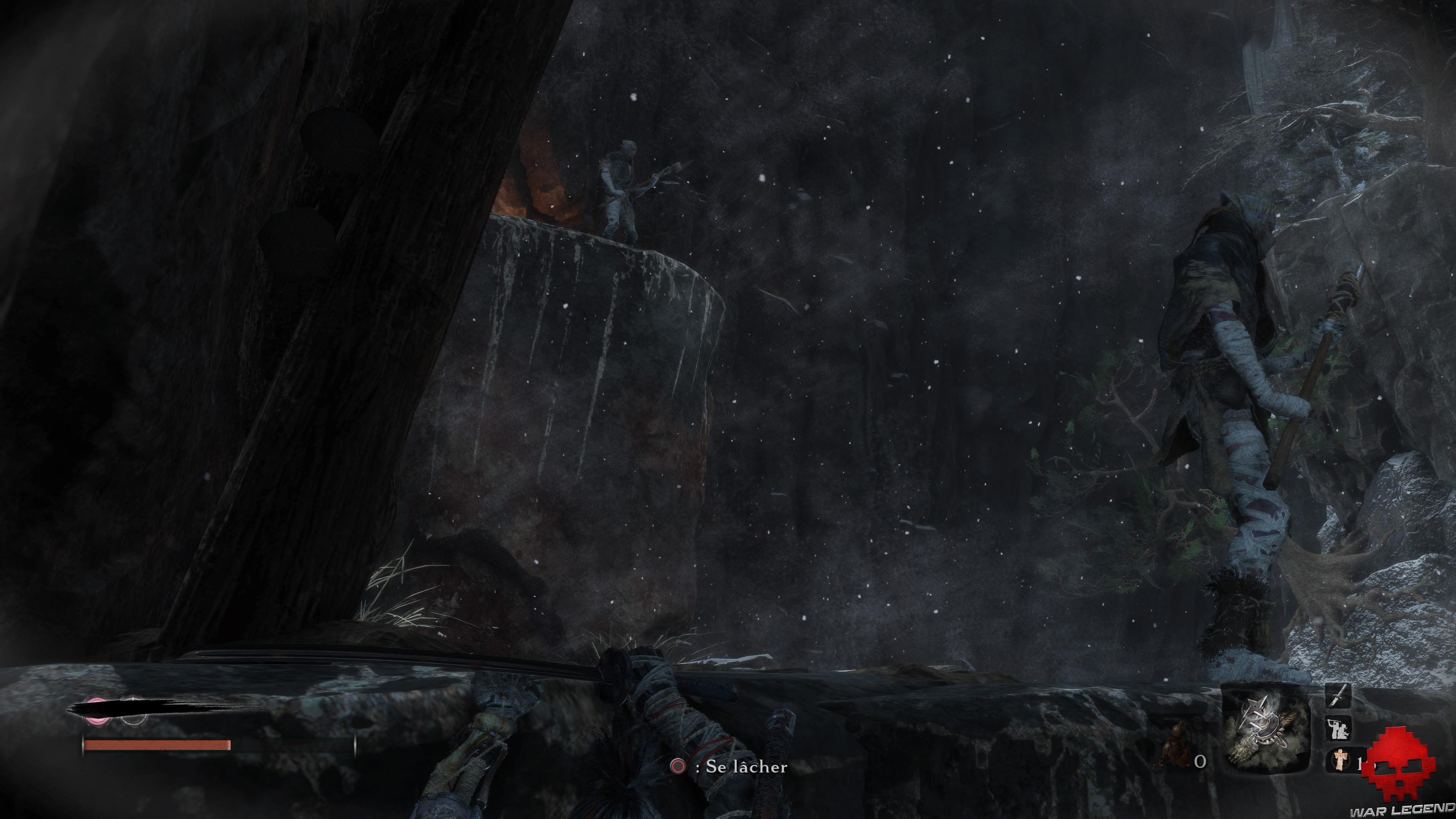The image size is (1456, 819).
Task: Click the player health bar
Action: coord(157,745)
